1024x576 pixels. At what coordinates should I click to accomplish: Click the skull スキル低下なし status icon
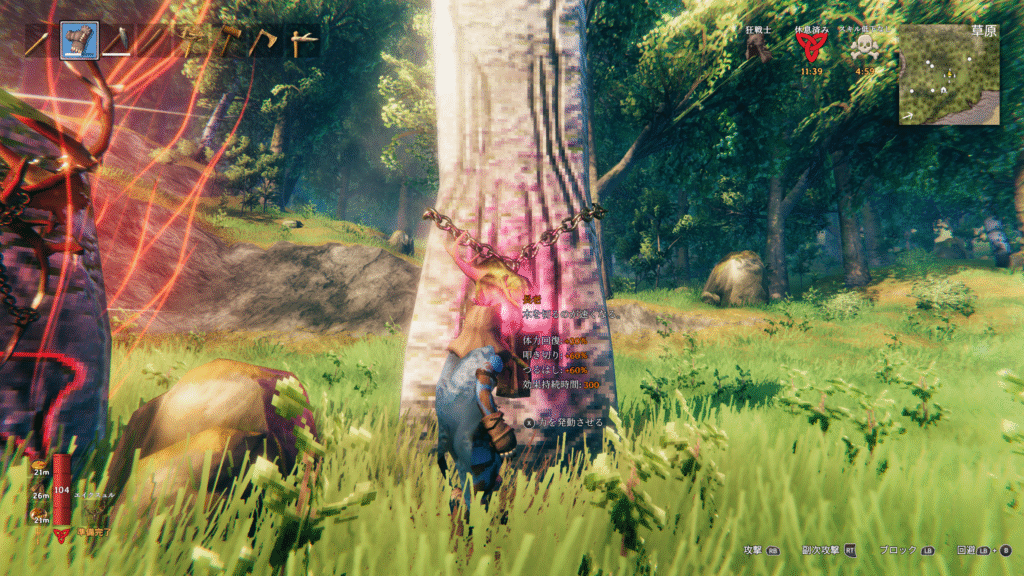pos(861,48)
